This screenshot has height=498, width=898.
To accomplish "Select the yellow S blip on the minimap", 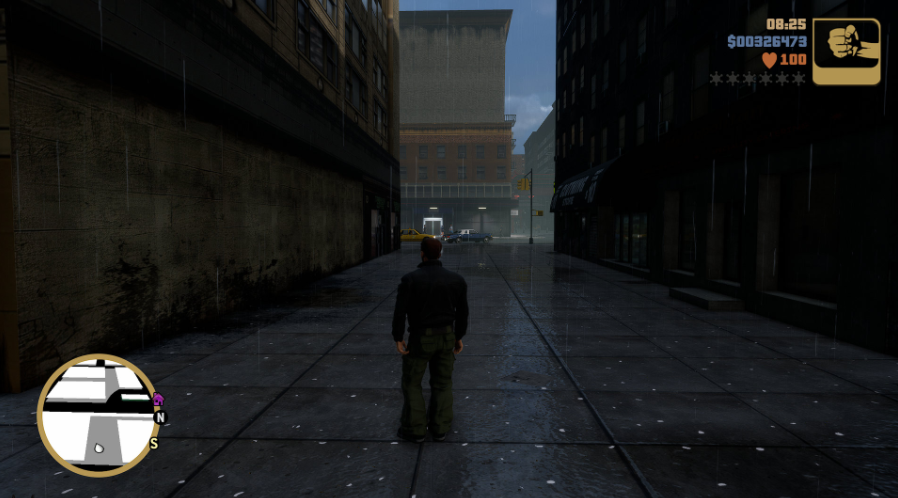I will pos(154,443).
